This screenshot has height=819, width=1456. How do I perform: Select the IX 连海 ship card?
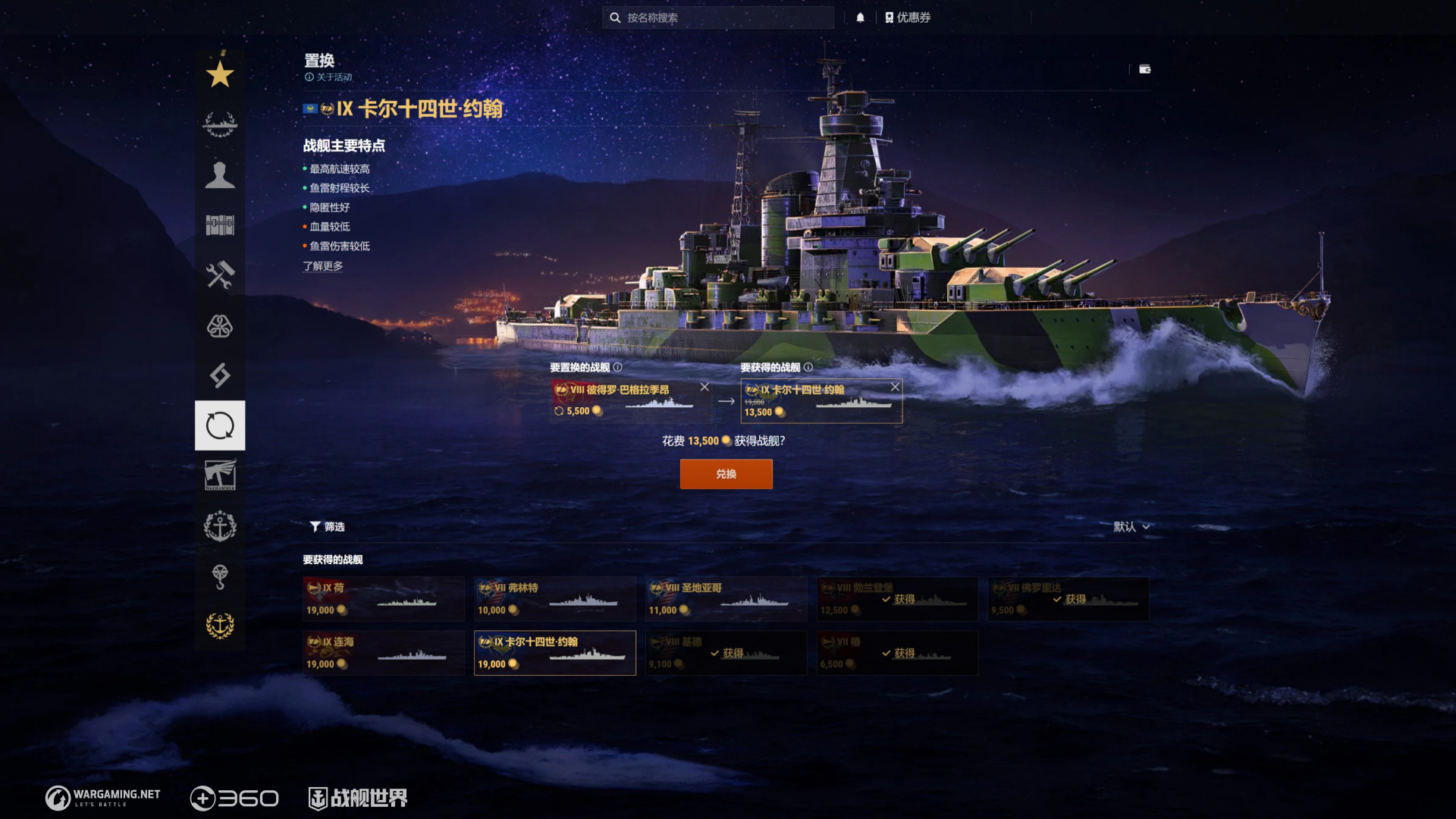click(x=384, y=653)
